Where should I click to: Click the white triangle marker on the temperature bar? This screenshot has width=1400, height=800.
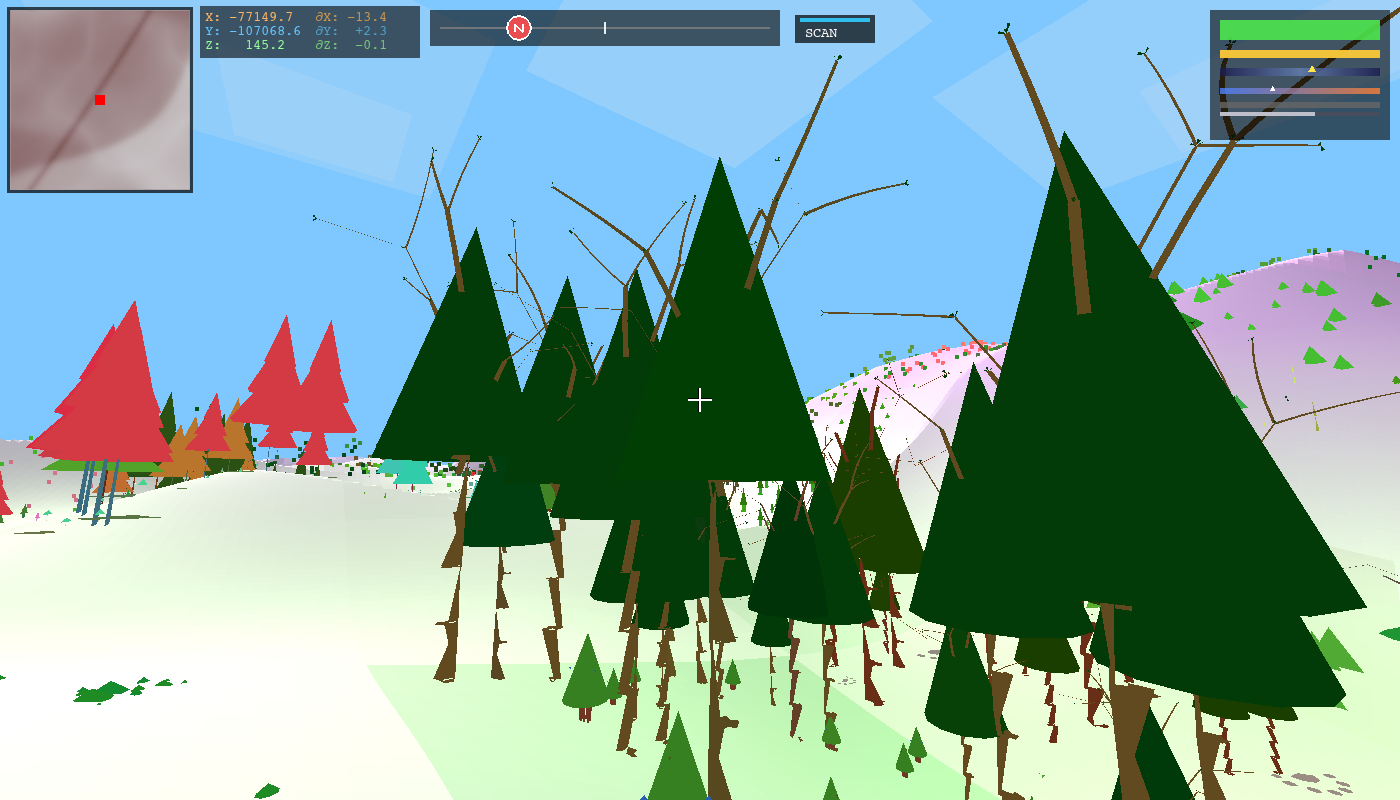tap(1273, 89)
